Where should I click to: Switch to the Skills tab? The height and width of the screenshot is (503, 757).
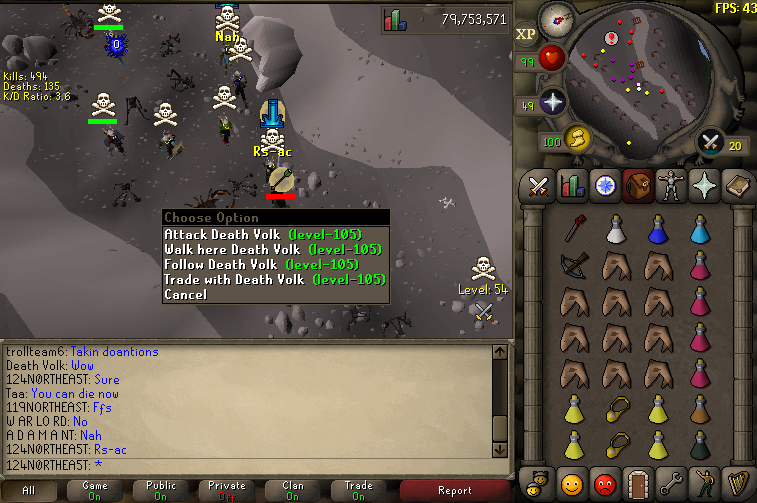571,186
